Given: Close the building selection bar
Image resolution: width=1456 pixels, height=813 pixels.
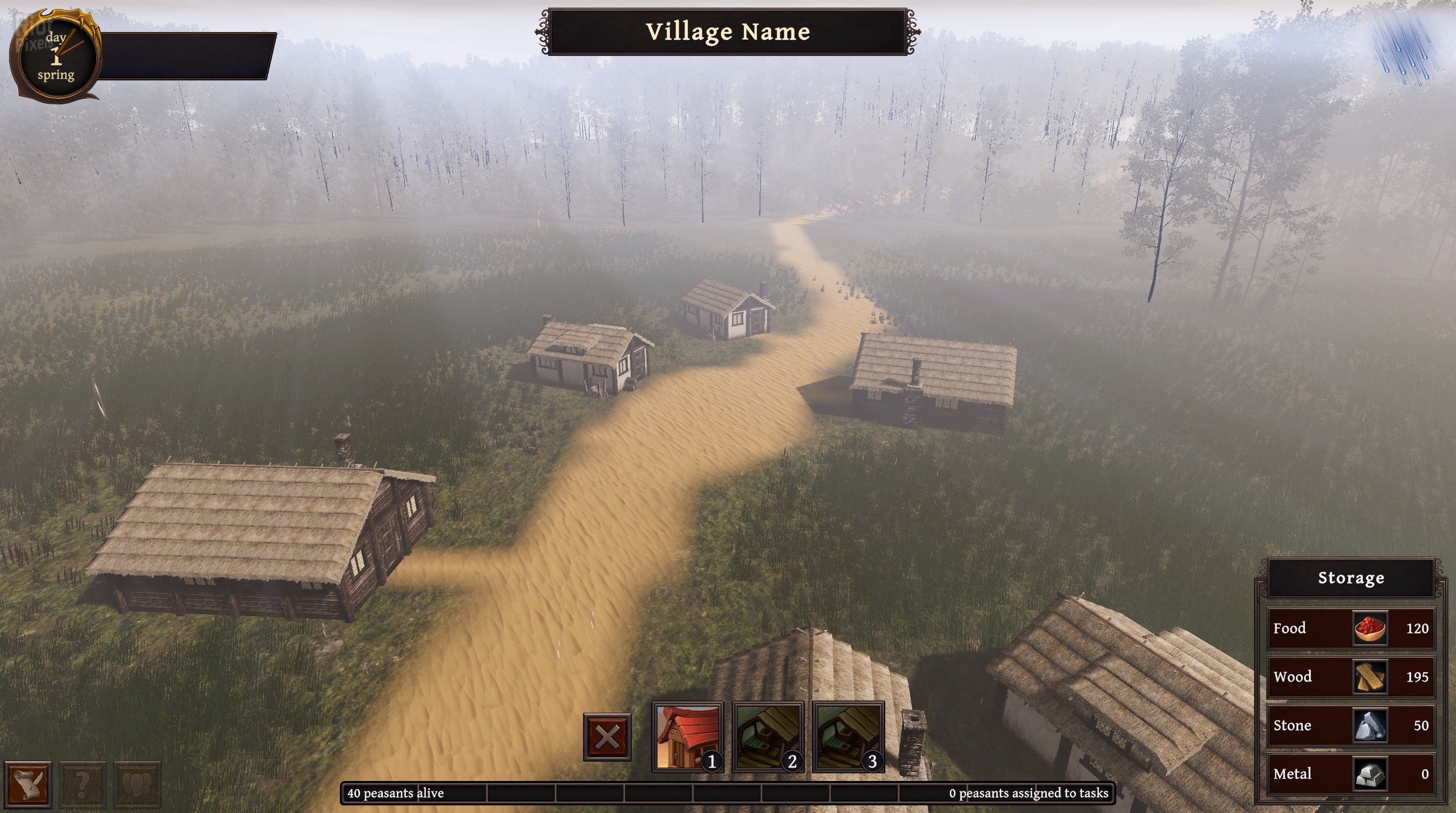Looking at the screenshot, I should (x=607, y=737).
